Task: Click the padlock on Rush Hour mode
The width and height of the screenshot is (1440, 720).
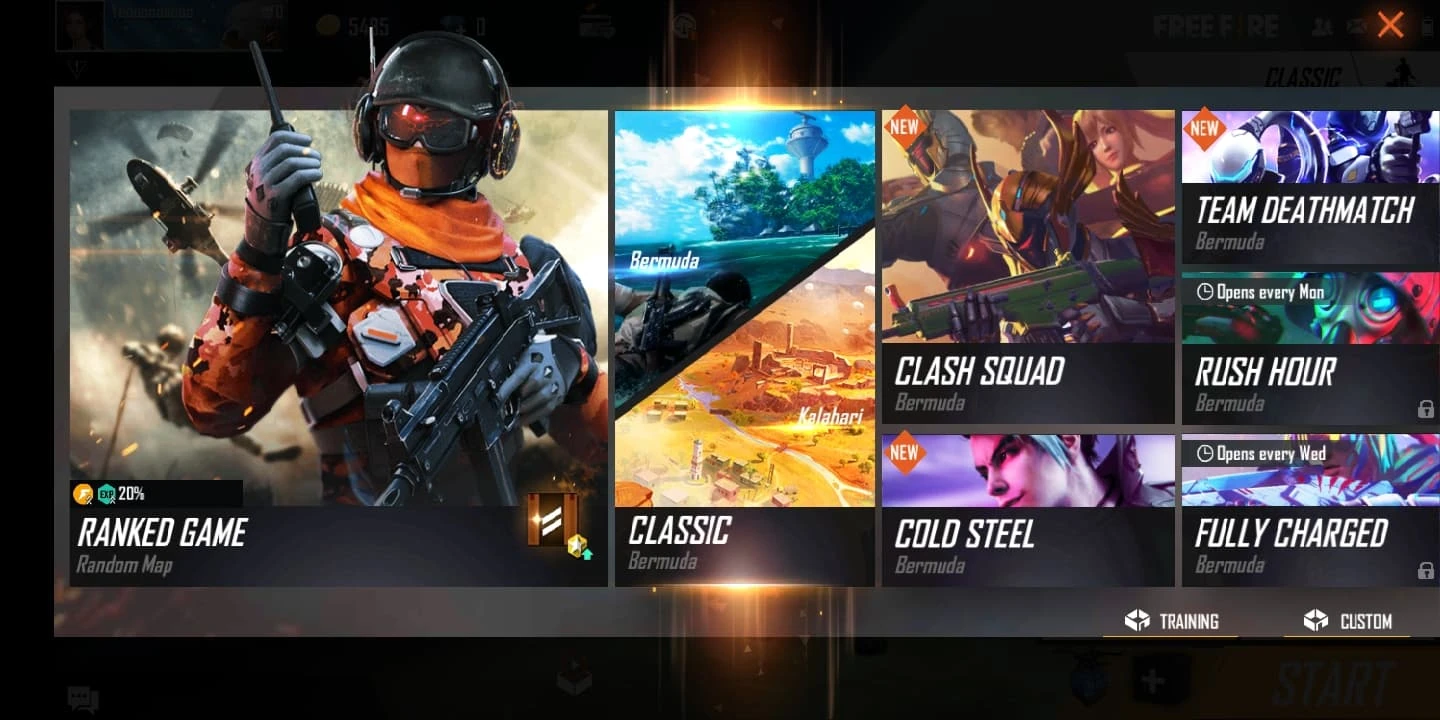Action: pyautogui.click(x=1425, y=409)
